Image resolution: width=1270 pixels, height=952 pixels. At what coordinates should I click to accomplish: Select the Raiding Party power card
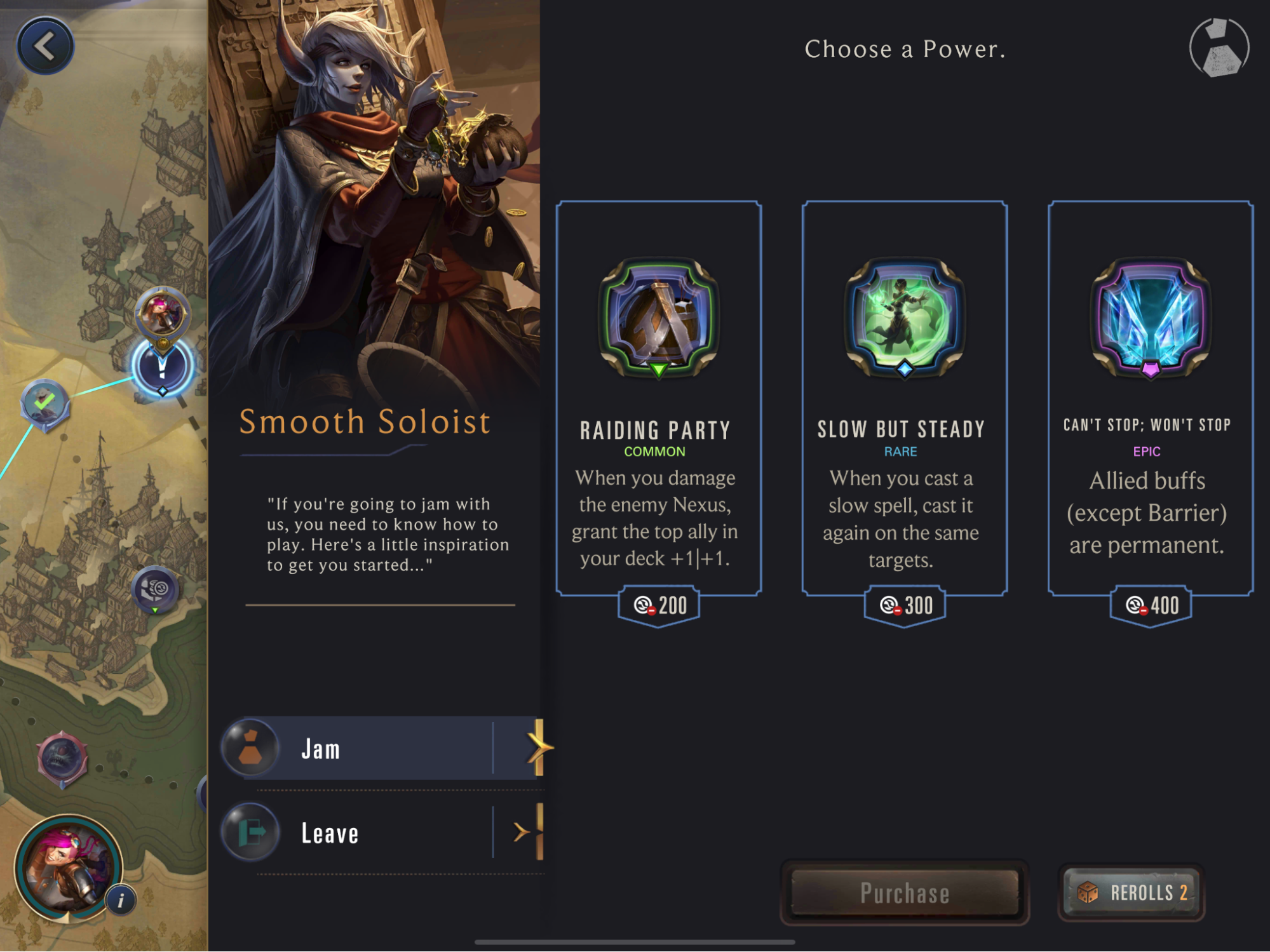[x=659, y=398]
